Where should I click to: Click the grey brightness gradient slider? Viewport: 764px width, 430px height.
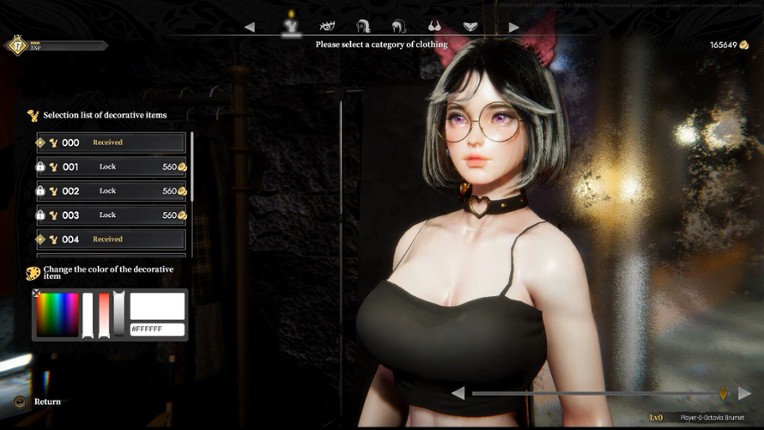coord(119,314)
